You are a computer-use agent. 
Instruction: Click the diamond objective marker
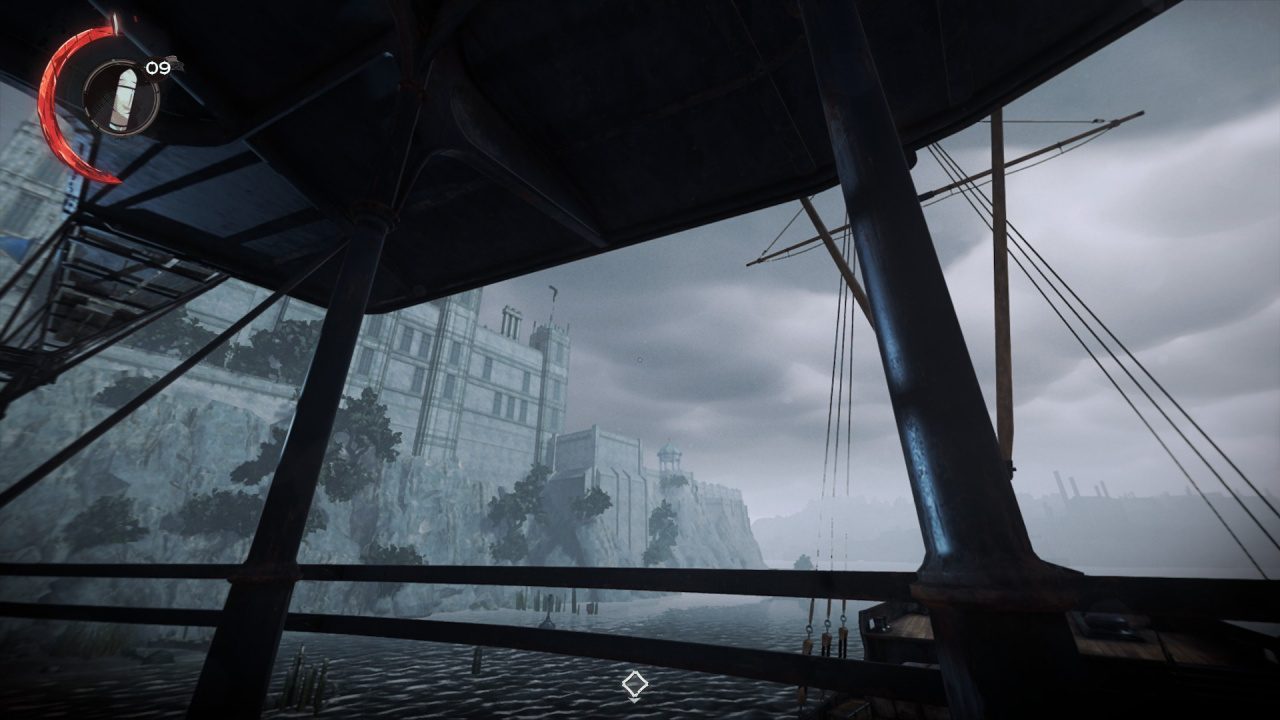coord(634,685)
